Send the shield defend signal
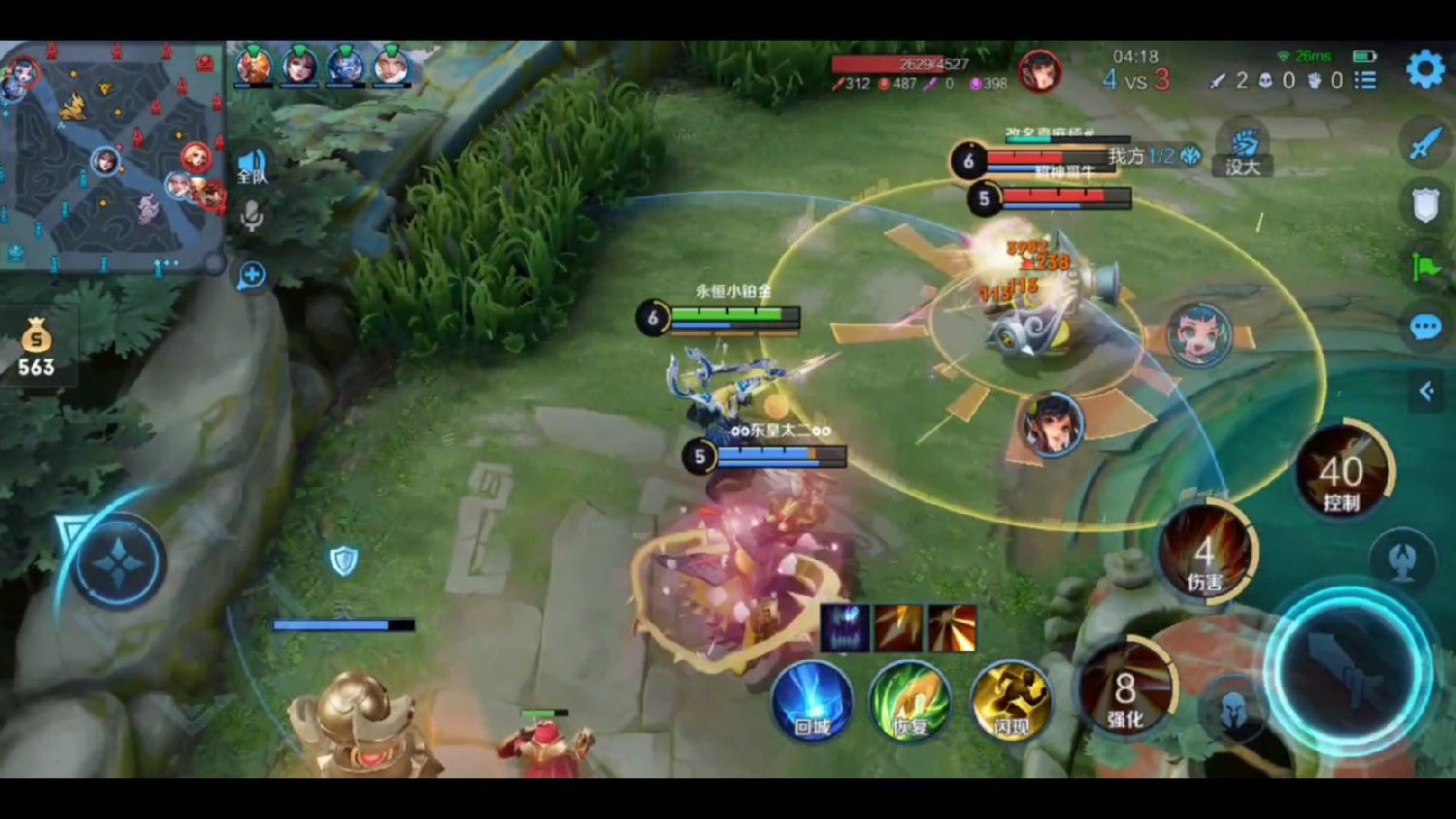 tap(1425, 205)
